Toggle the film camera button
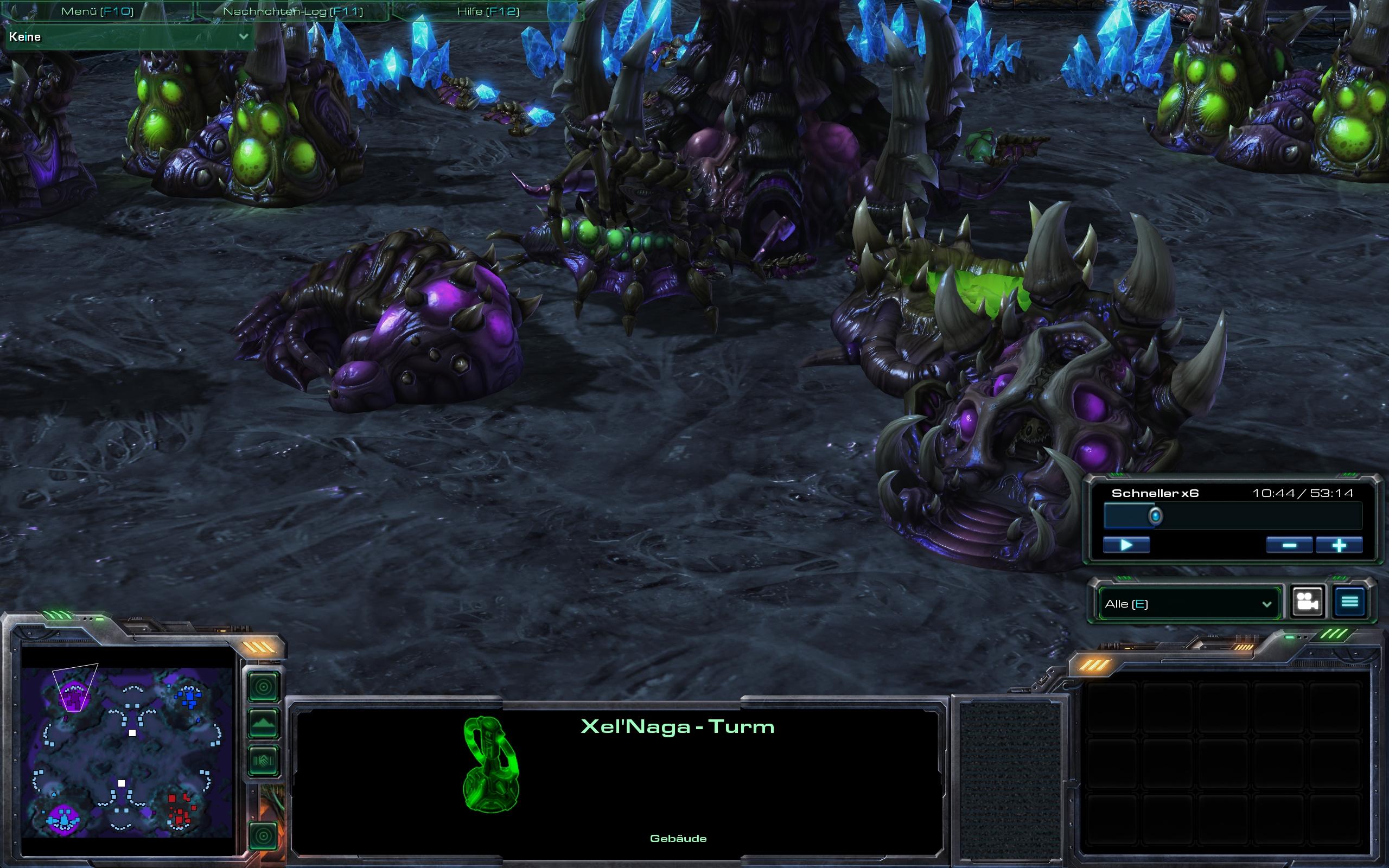Screen dimensions: 1389x868 pyautogui.click(x=1308, y=602)
